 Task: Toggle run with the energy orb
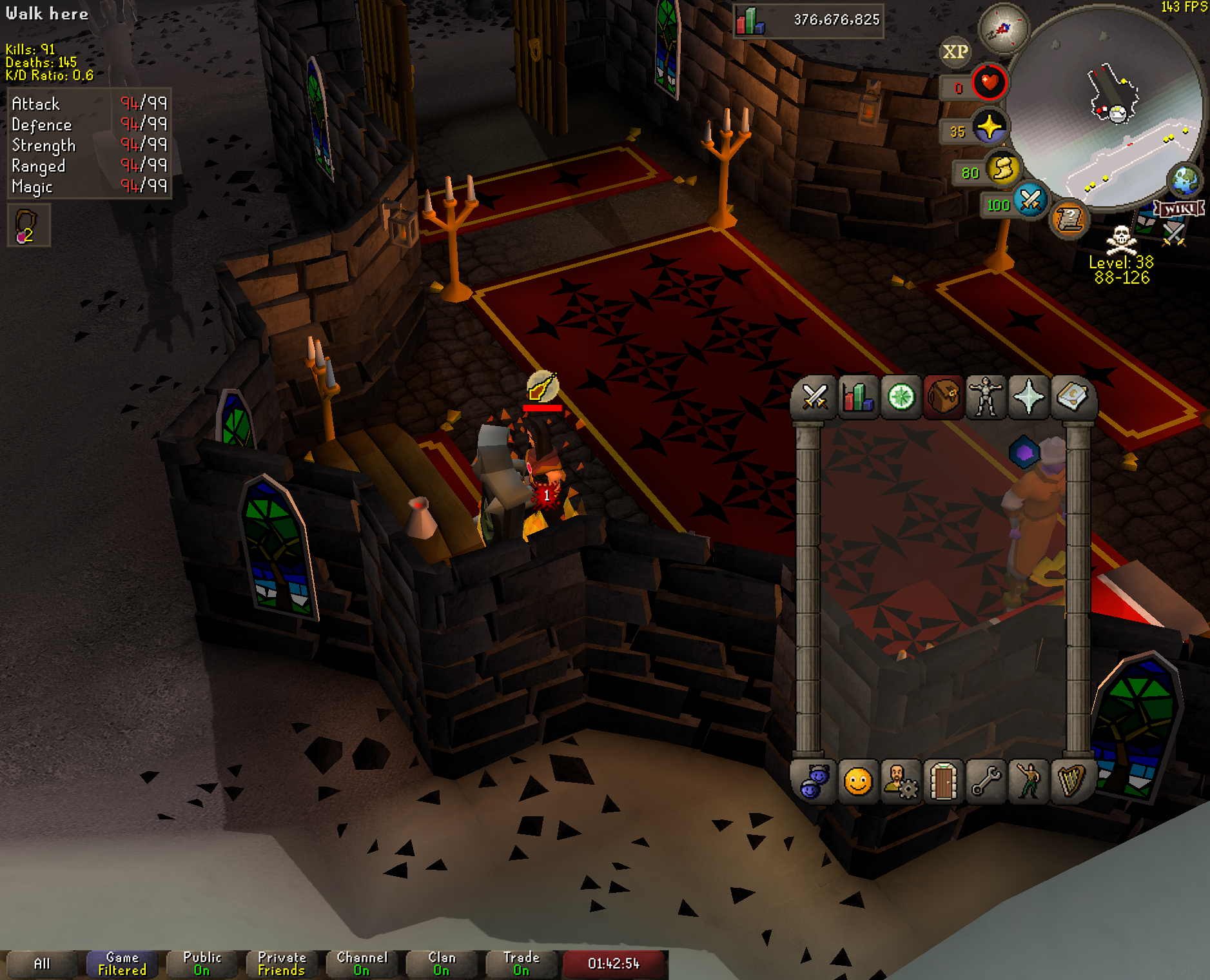(1002, 170)
